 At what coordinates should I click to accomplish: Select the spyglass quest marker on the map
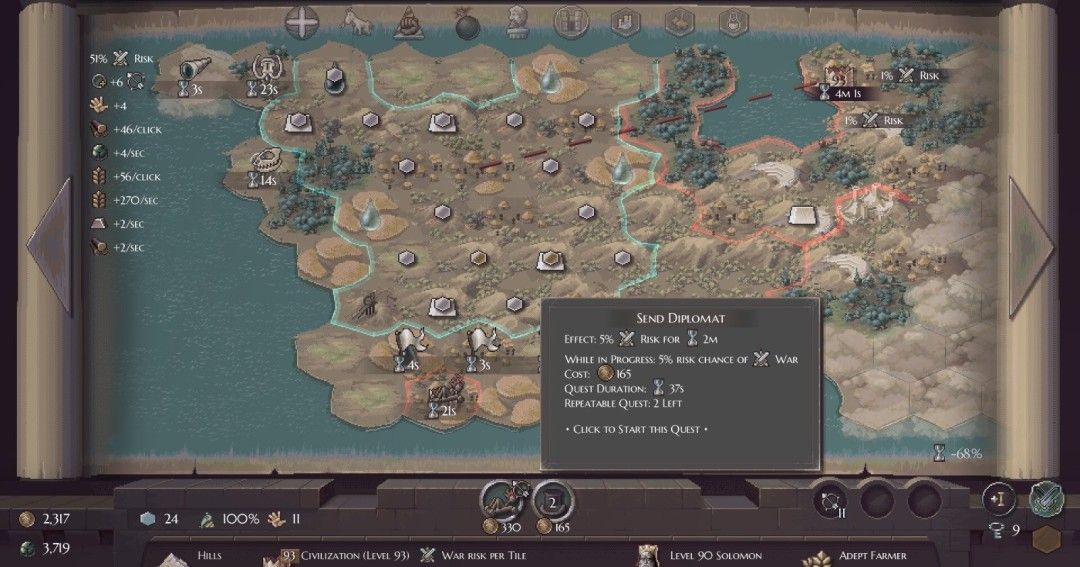click(x=190, y=69)
